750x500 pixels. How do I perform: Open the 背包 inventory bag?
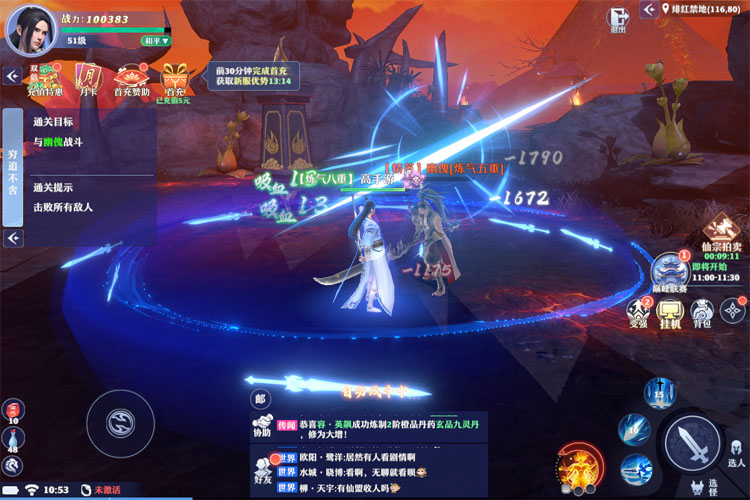[702, 311]
